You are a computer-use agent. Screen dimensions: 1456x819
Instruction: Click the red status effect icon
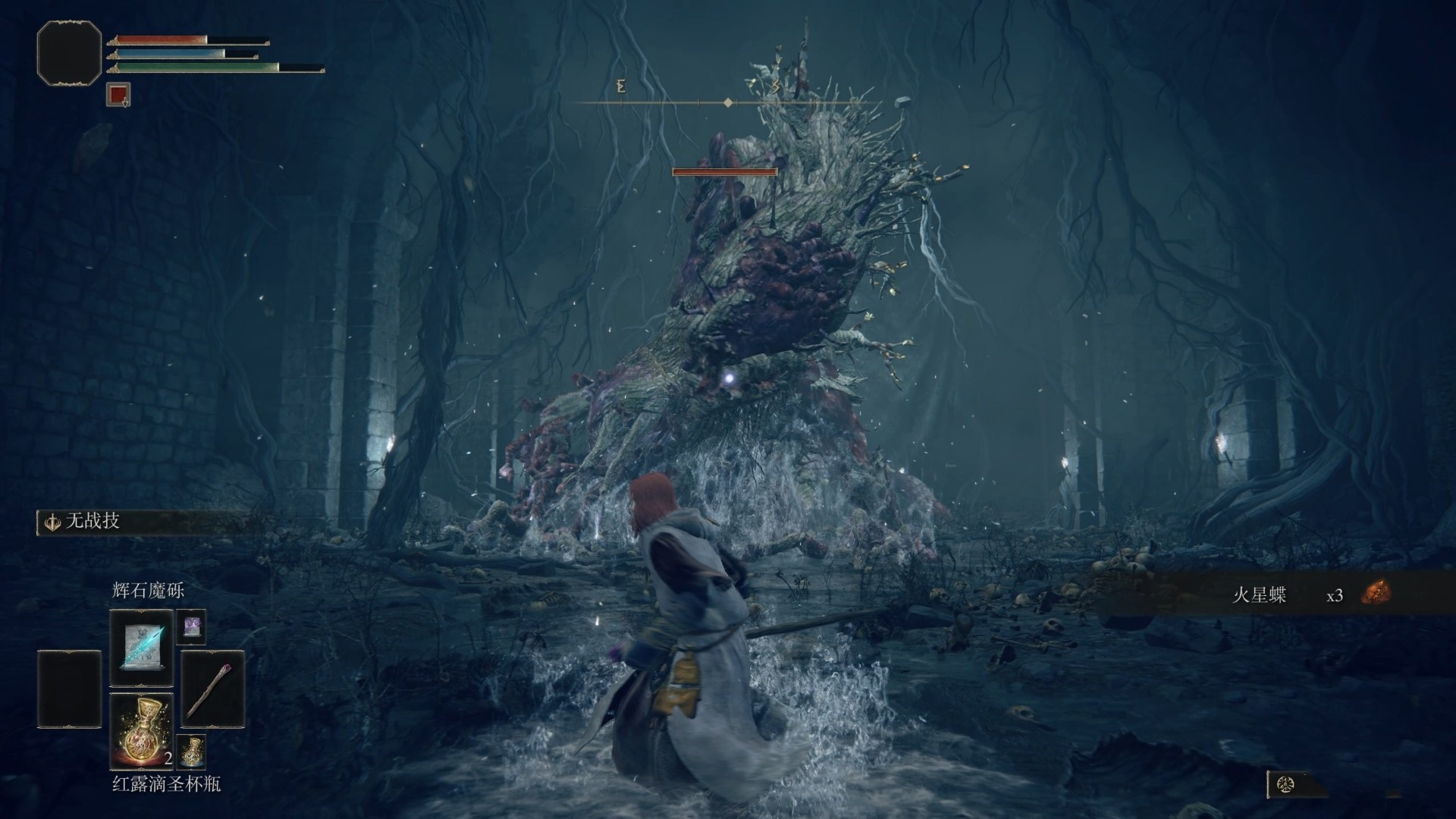[118, 95]
